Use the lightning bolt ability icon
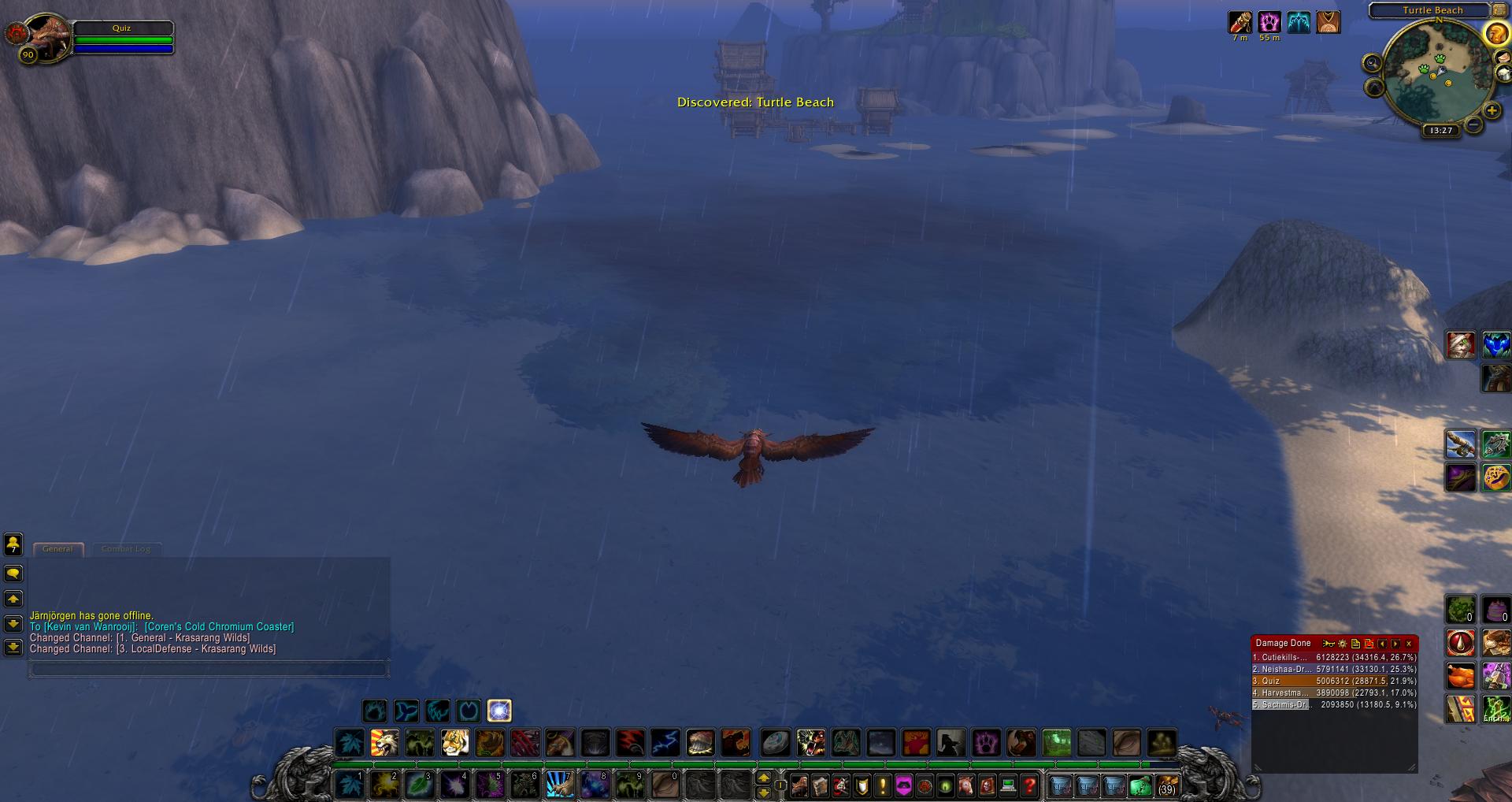Viewport: 1512px width, 802px height. click(665, 742)
